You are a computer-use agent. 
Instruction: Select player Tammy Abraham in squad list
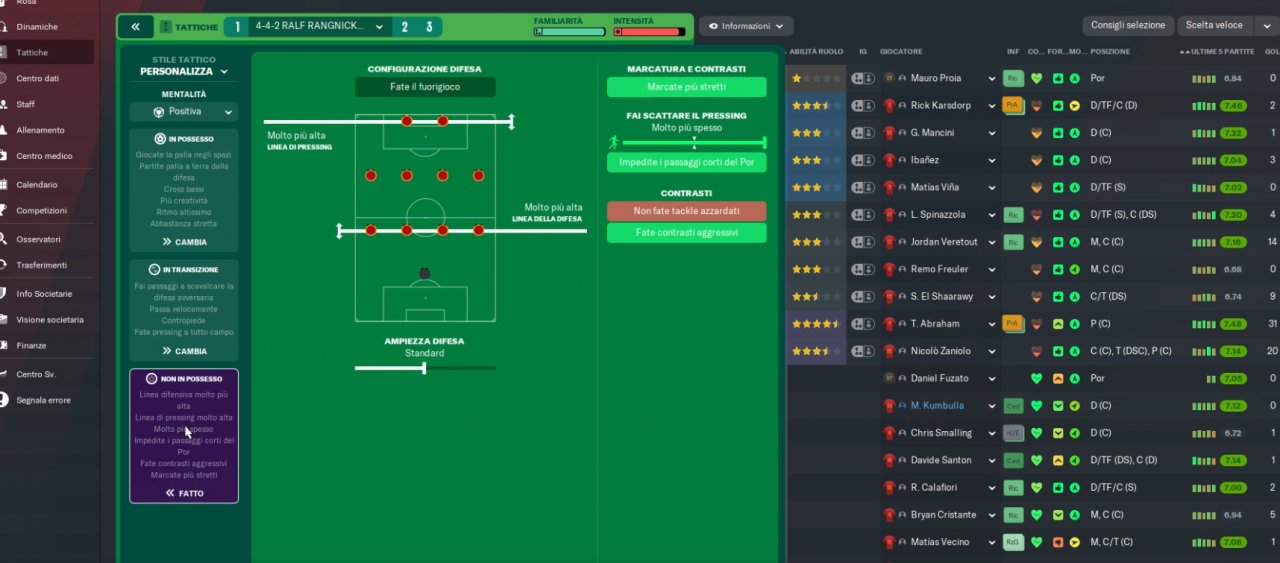[935, 324]
